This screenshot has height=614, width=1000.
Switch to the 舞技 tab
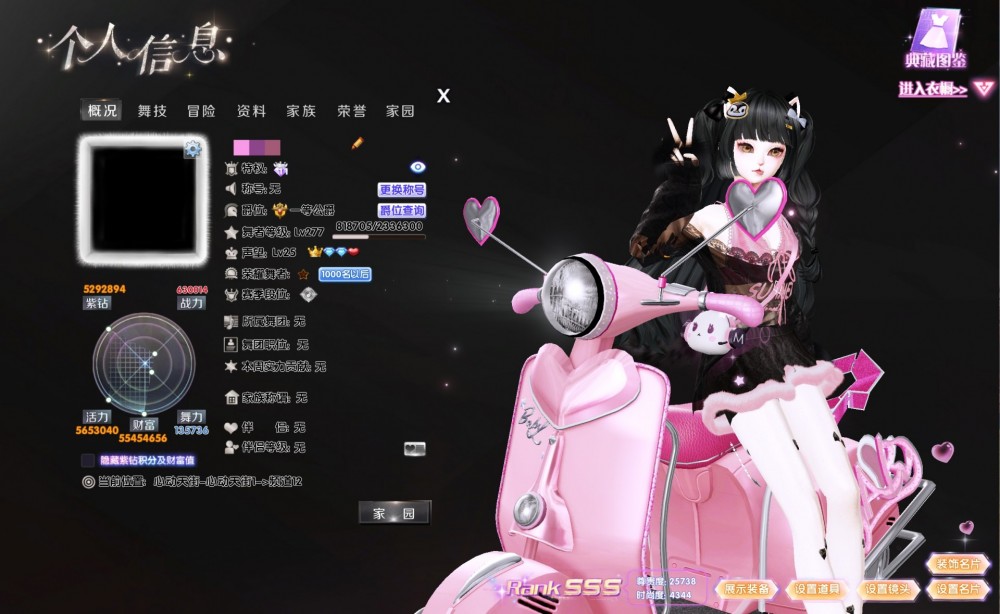(x=152, y=111)
